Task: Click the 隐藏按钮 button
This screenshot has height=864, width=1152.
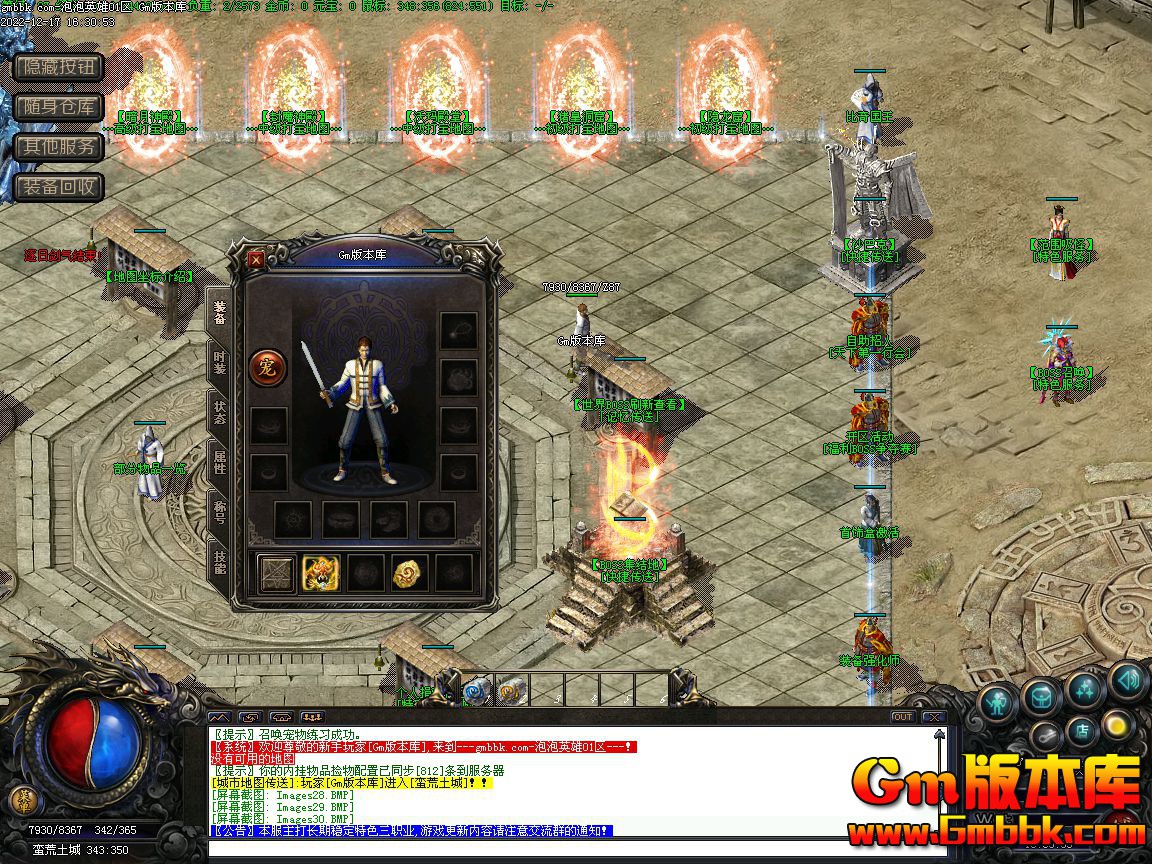Action: (59, 67)
